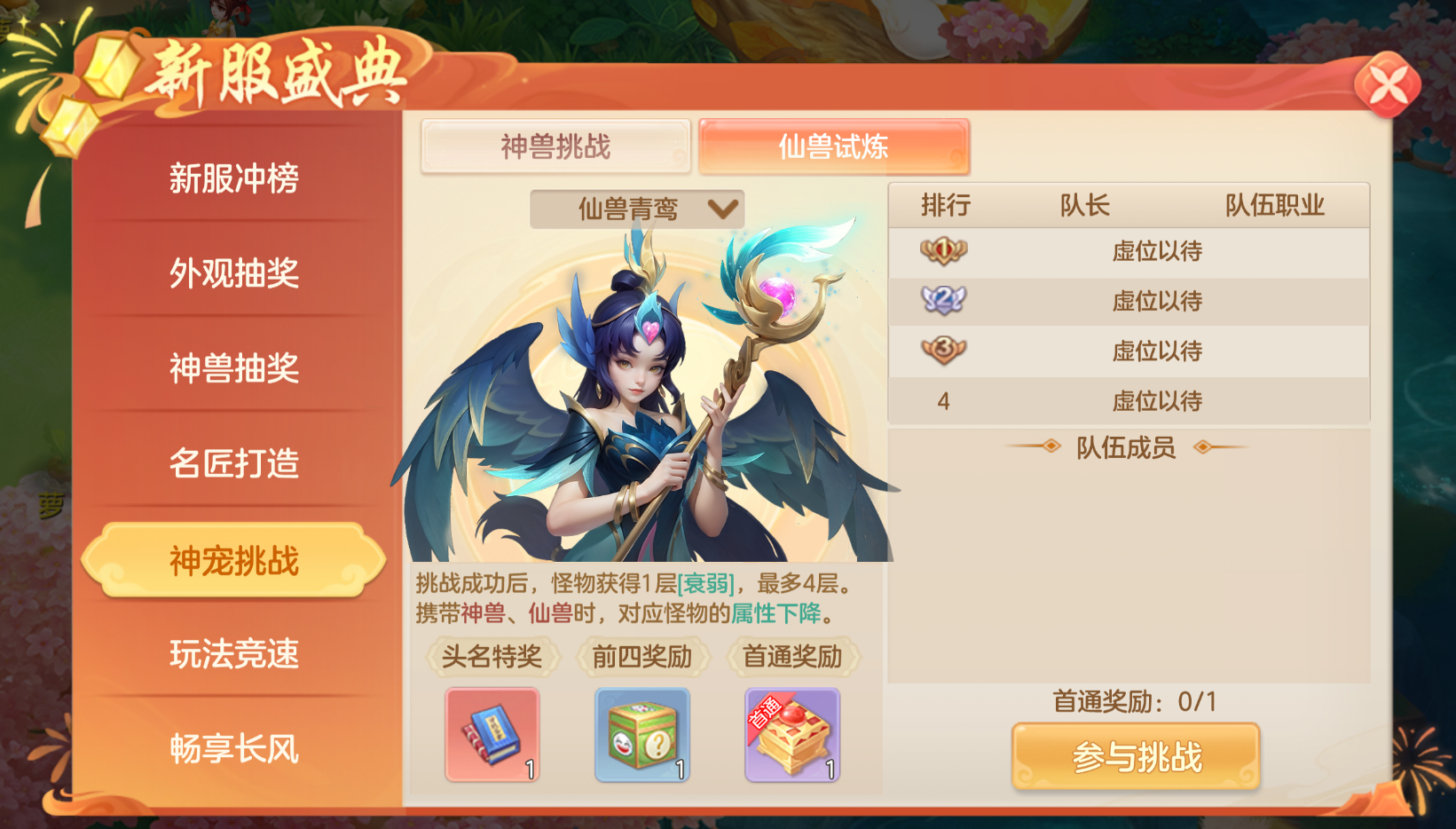Open 外观抽奖 from the sidebar

pyautogui.click(x=233, y=275)
